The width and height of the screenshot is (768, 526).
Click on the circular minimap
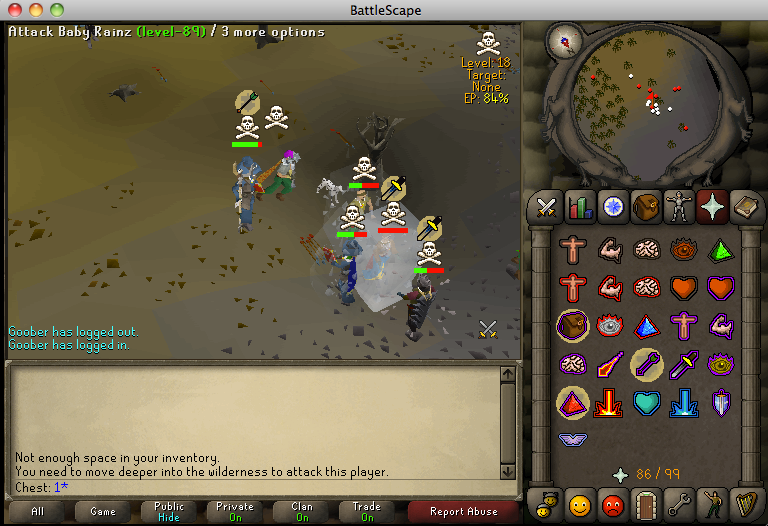[x=644, y=95]
